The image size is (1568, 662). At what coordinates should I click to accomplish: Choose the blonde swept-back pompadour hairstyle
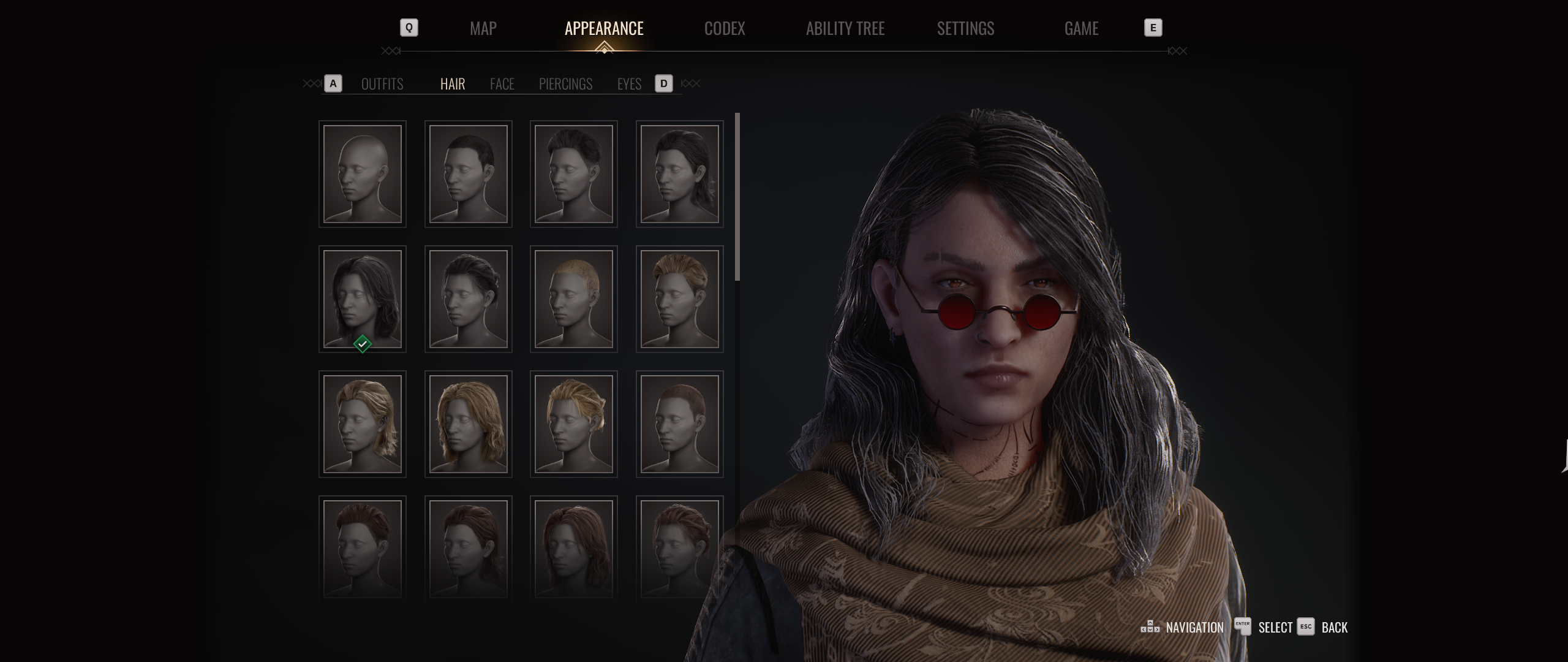680,299
